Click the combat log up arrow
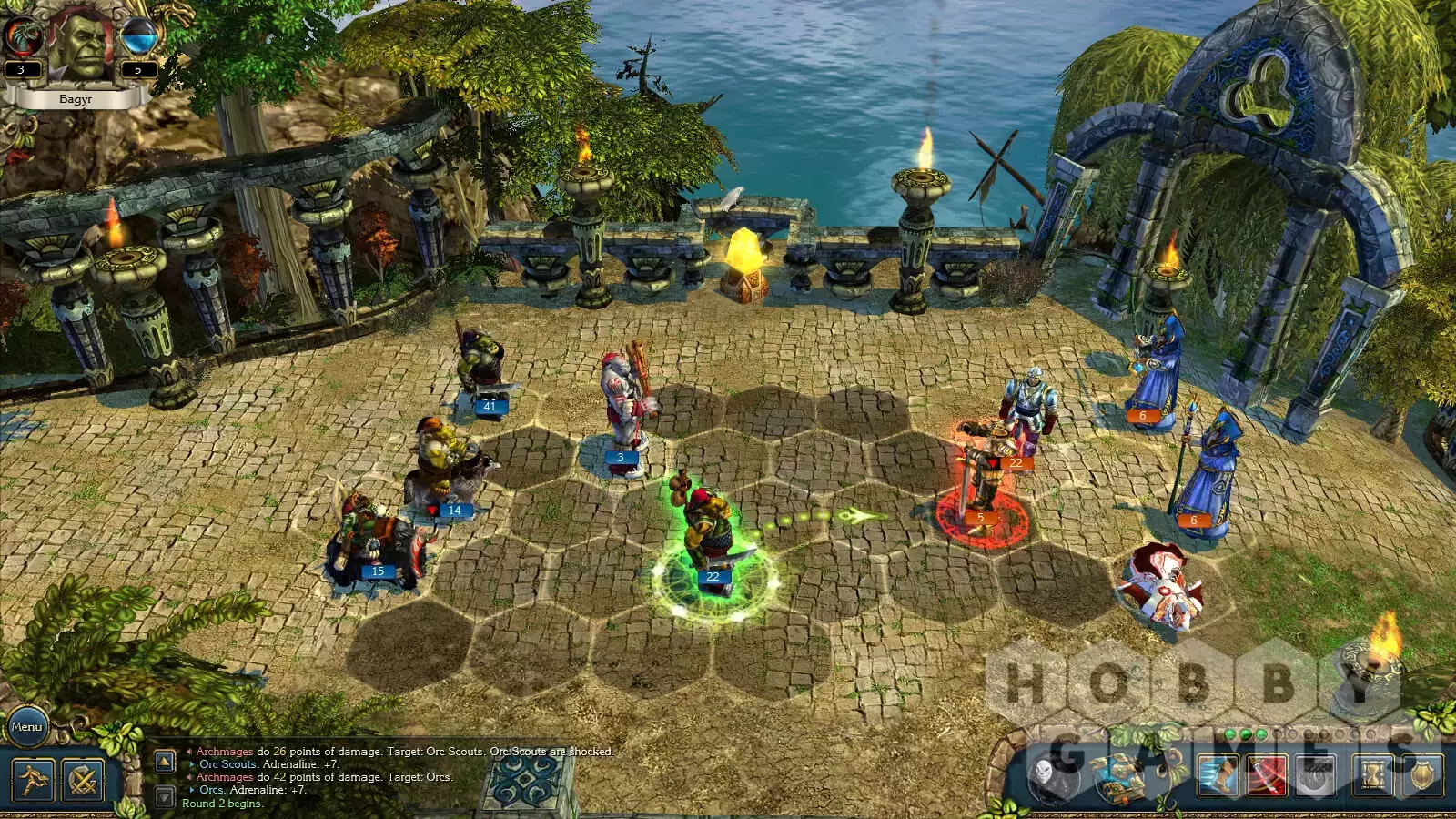1456x819 pixels. [165, 761]
